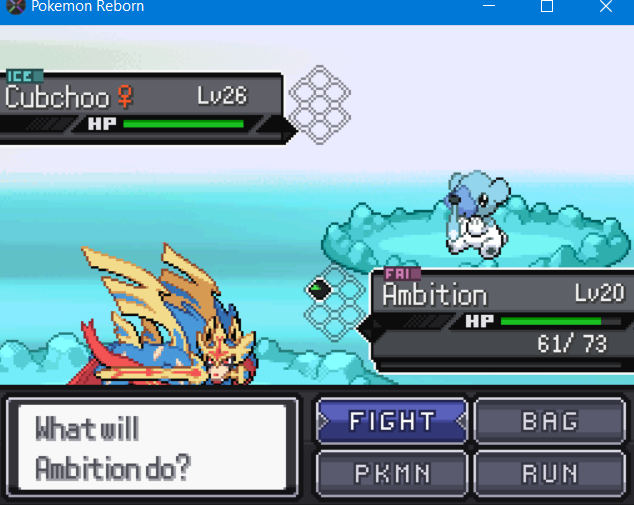Choose the FIGHT command
The image size is (634, 505).
point(392,421)
